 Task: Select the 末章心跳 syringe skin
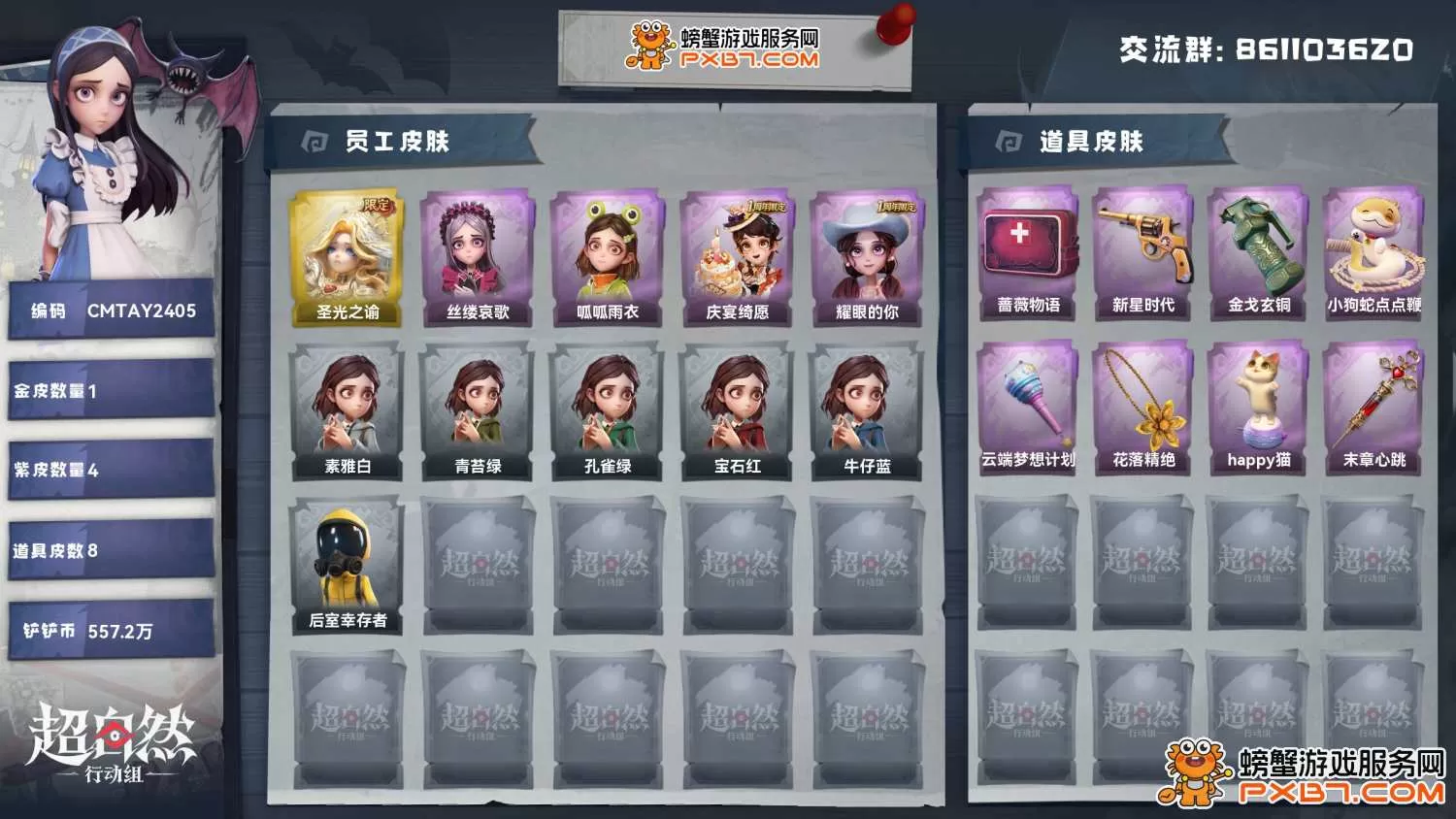tap(1373, 408)
